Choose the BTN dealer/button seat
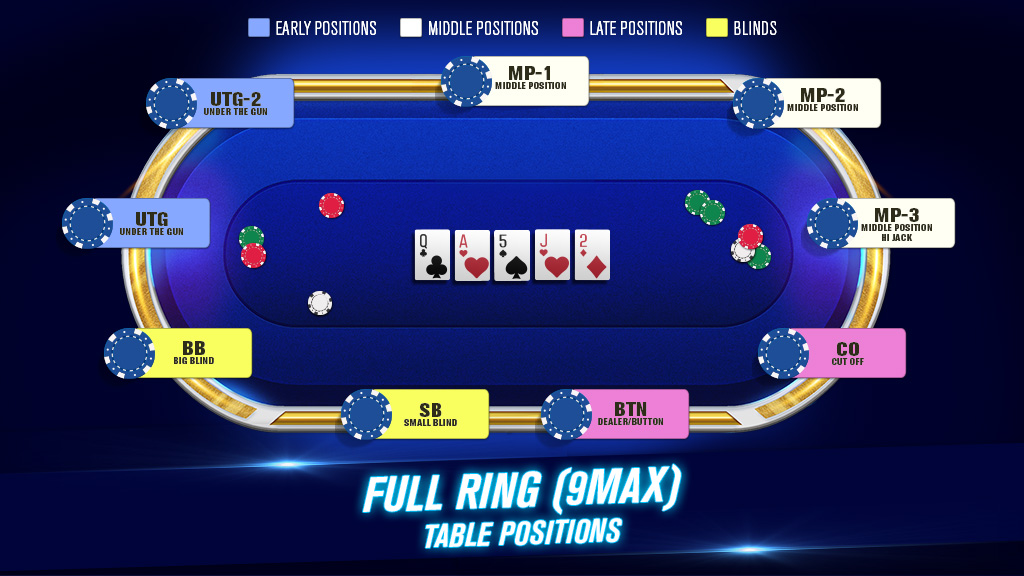 pos(630,414)
